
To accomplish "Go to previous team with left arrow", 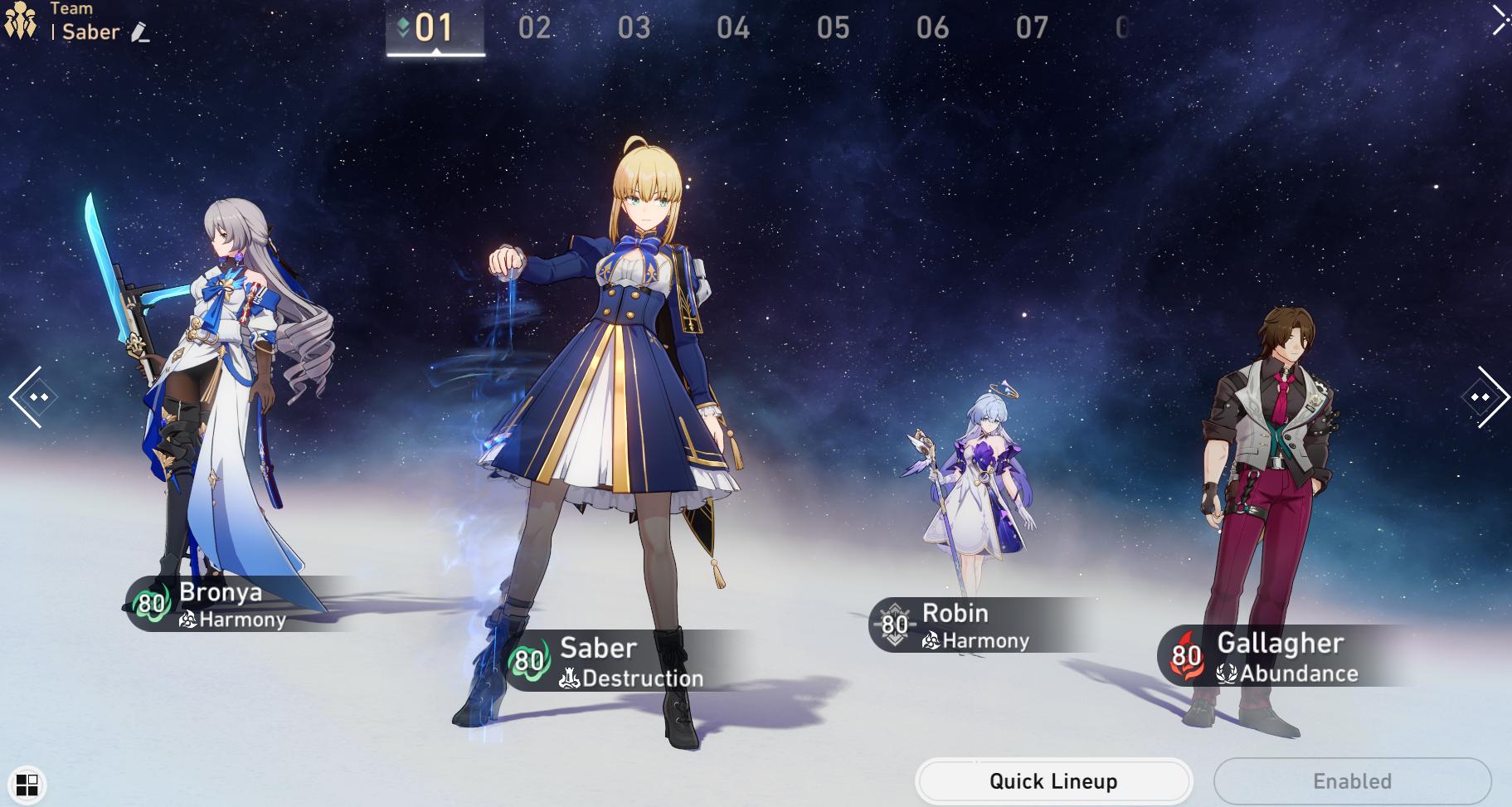I will tap(30, 397).
